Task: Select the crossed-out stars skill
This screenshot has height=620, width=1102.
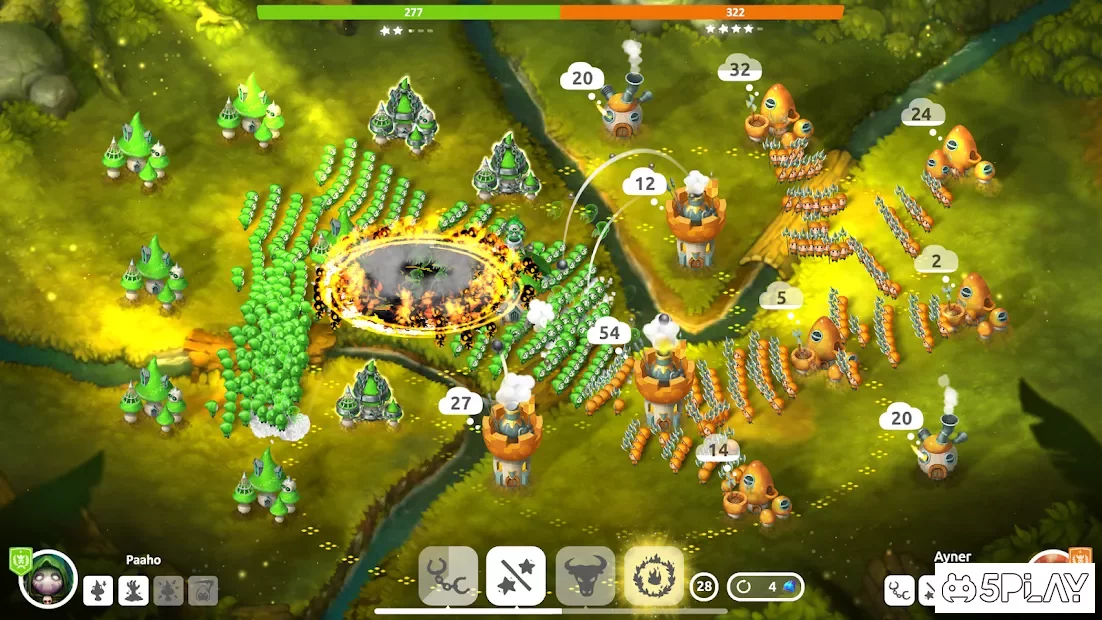Action: pos(516,576)
